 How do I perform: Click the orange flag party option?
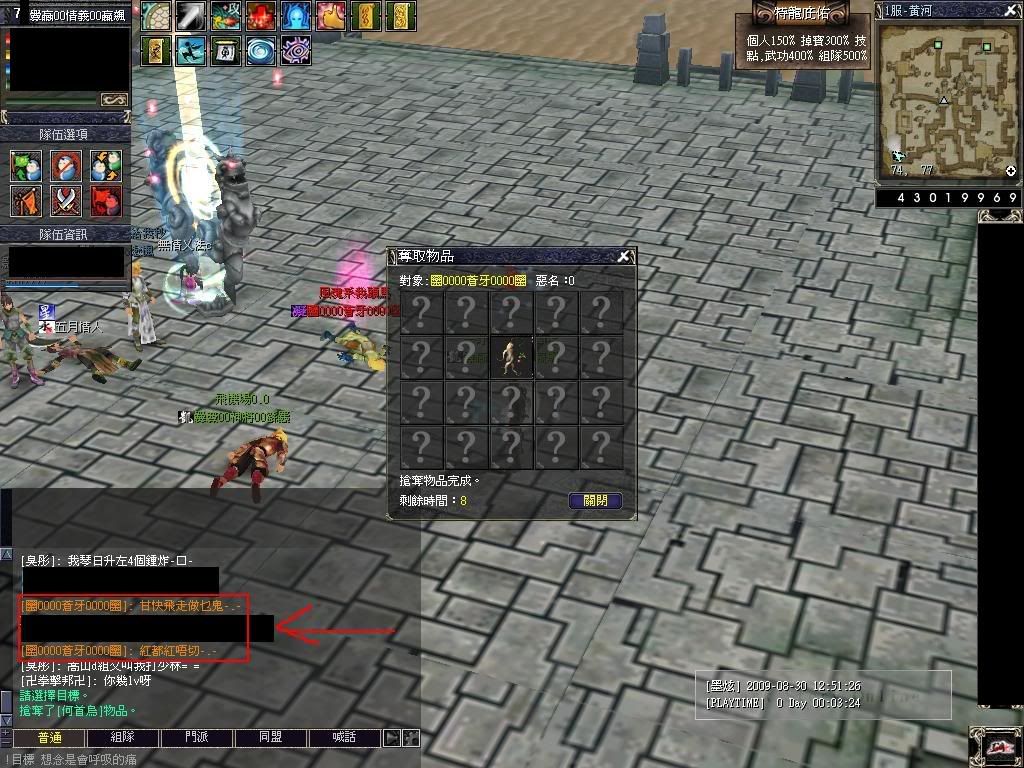26,201
